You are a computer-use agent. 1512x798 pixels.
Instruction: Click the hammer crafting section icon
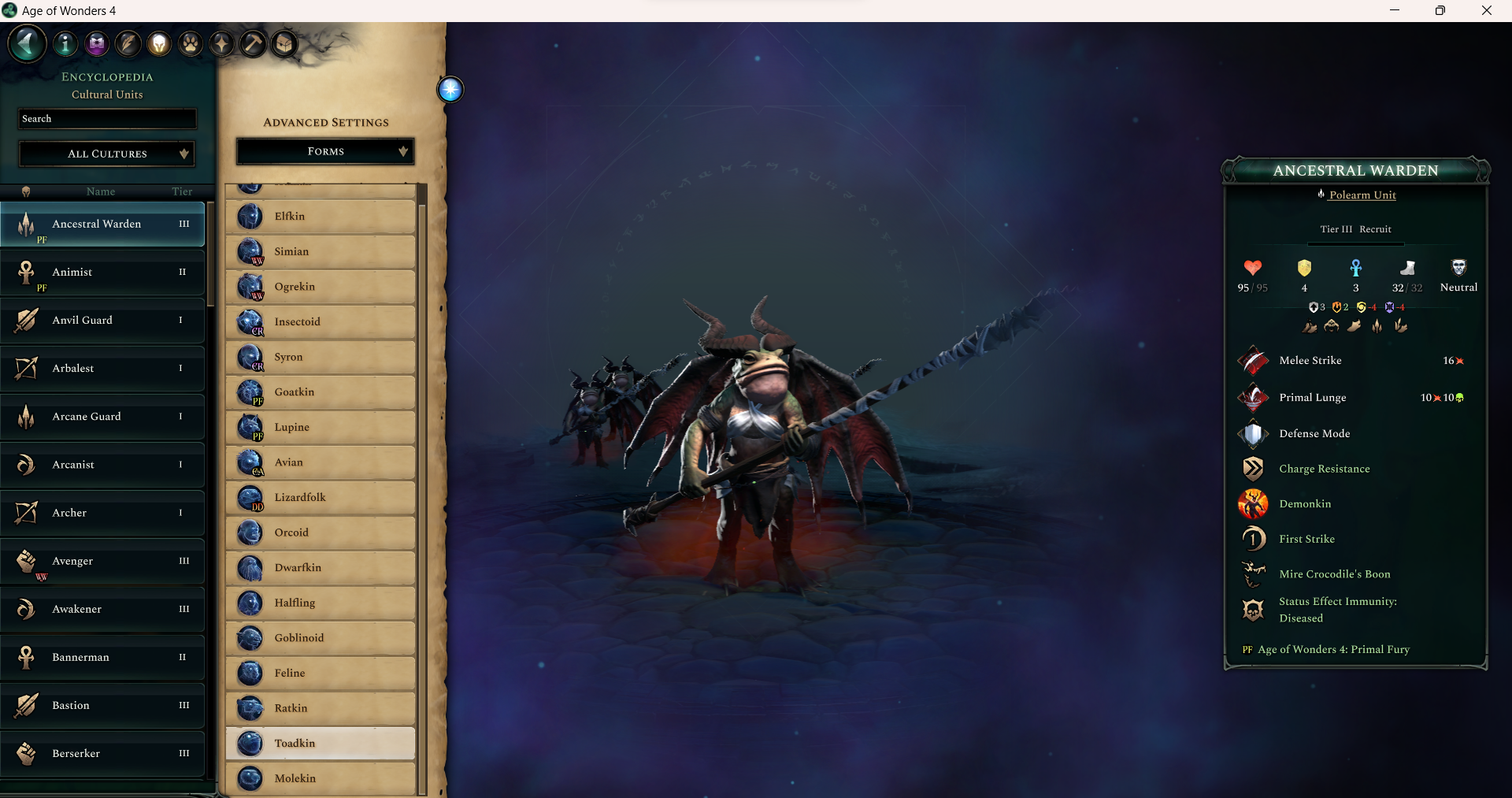(253, 43)
